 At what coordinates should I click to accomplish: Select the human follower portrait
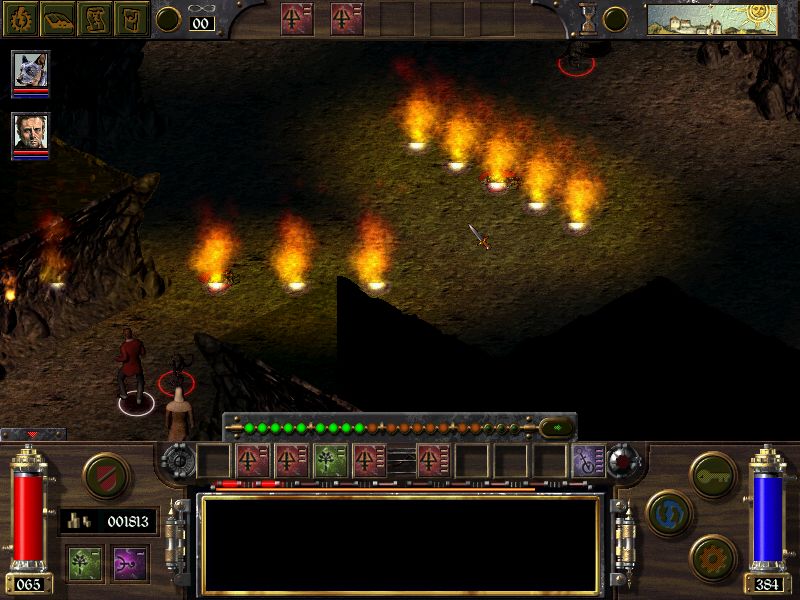pos(30,133)
